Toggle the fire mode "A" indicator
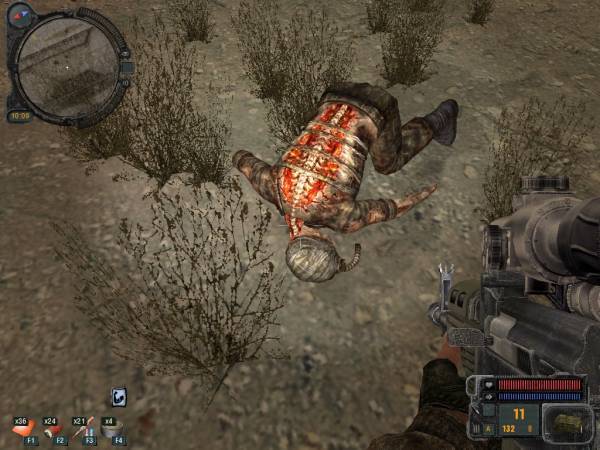The image size is (600, 450). (x=490, y=430)
